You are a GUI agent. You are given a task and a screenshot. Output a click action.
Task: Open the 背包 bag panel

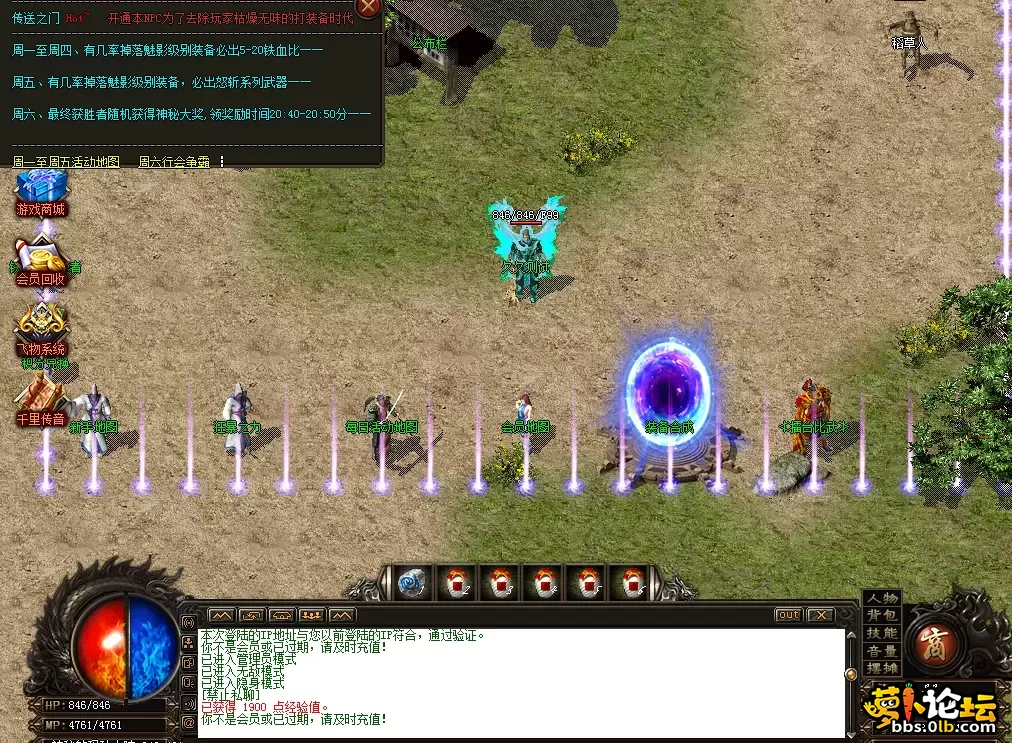882,615
